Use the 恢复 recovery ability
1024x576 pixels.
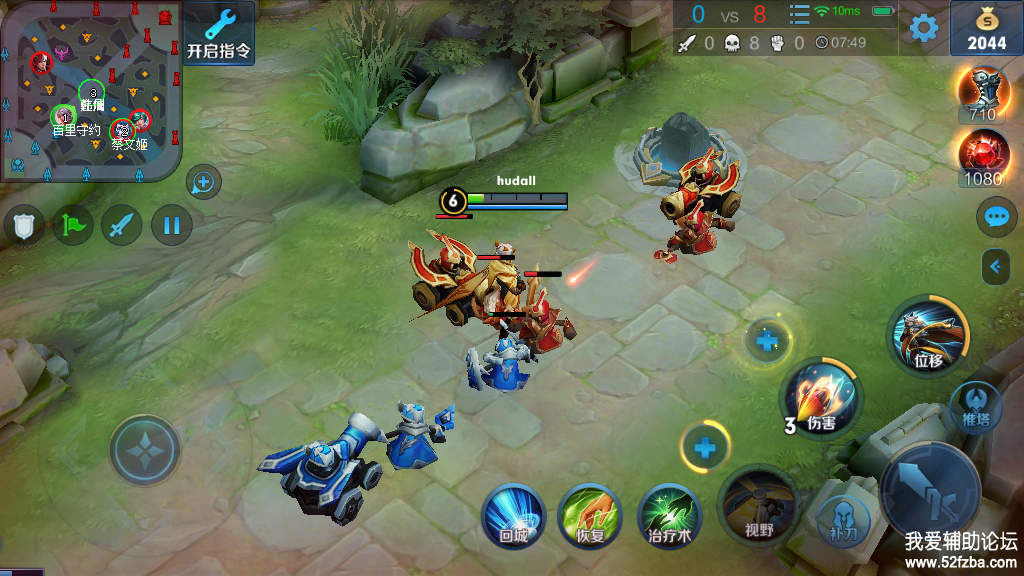(x=591, y=515)
